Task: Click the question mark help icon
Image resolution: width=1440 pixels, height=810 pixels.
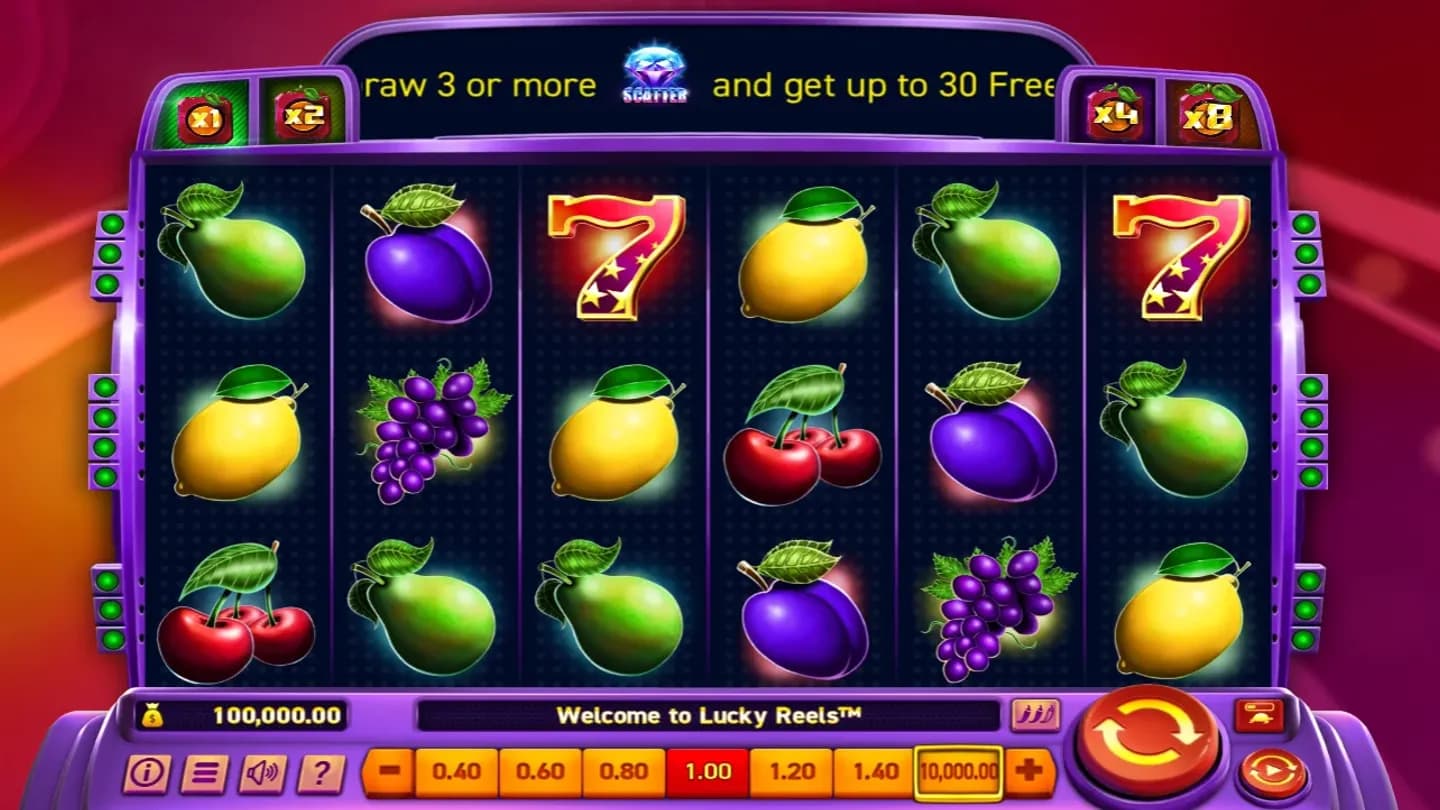Action: tap(318, 771)
